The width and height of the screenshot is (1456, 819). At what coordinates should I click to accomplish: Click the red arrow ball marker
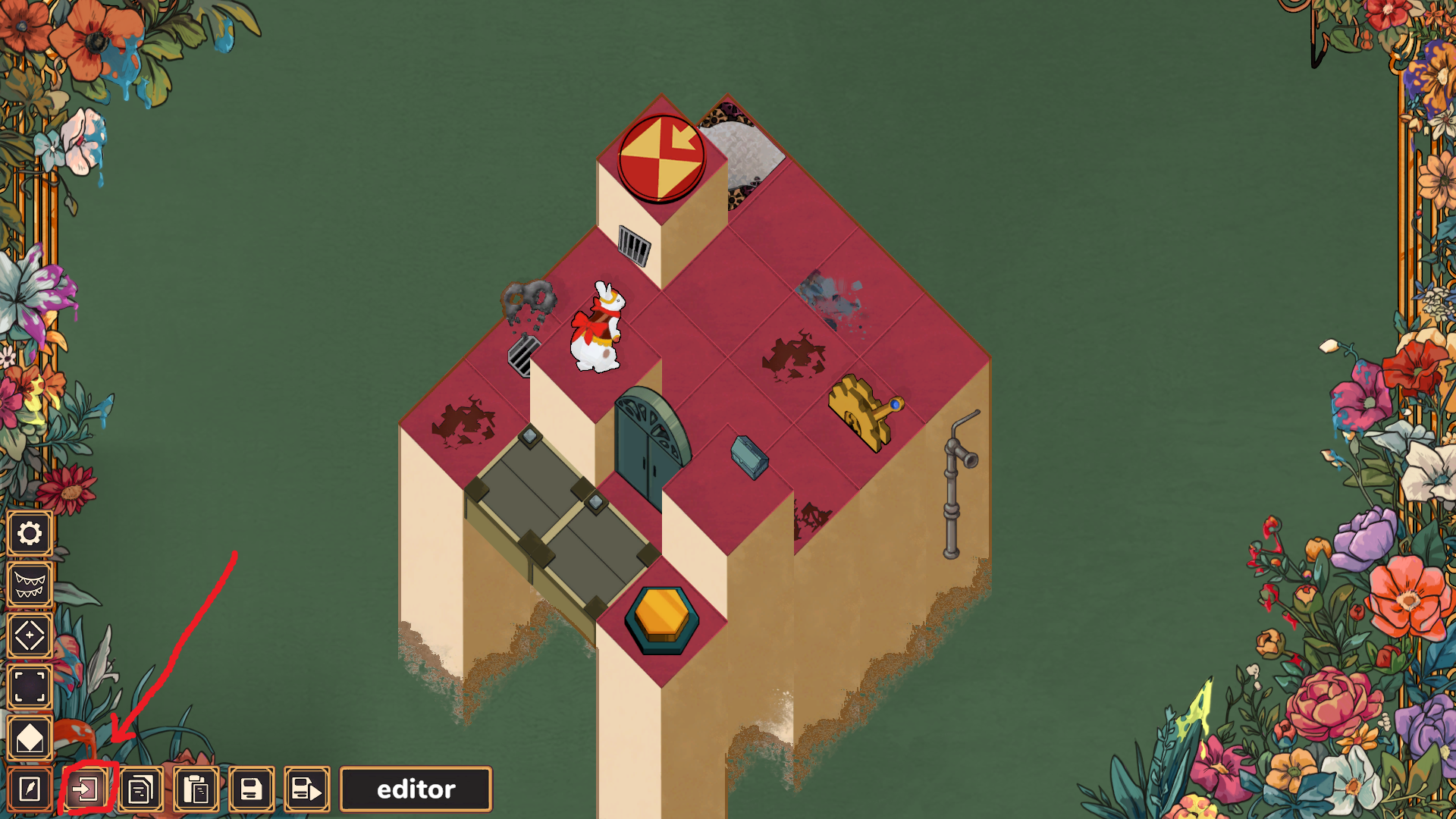pyautogui.click(x=663, y=157)
